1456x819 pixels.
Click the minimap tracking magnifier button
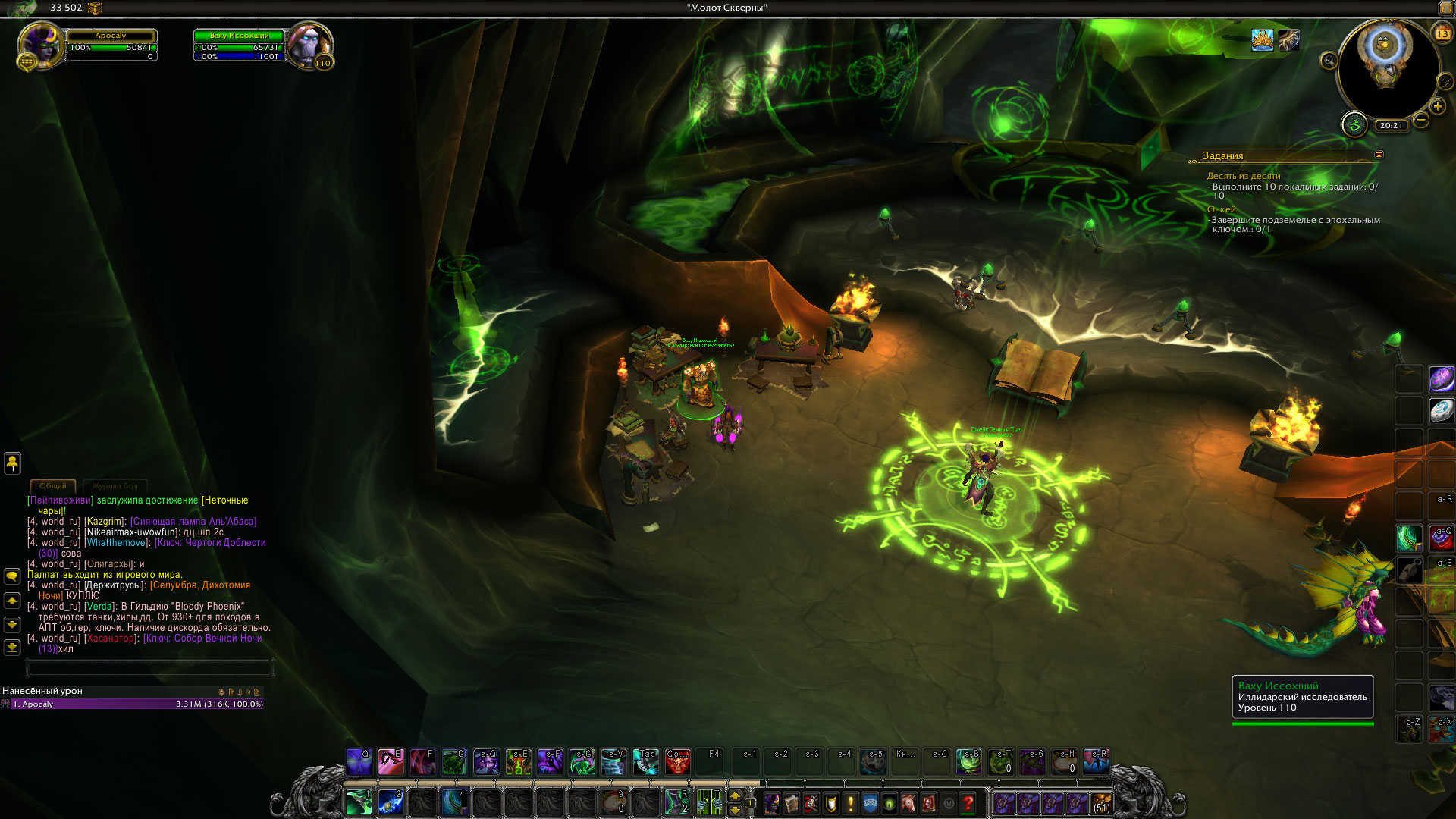[x=1329, y=60]
